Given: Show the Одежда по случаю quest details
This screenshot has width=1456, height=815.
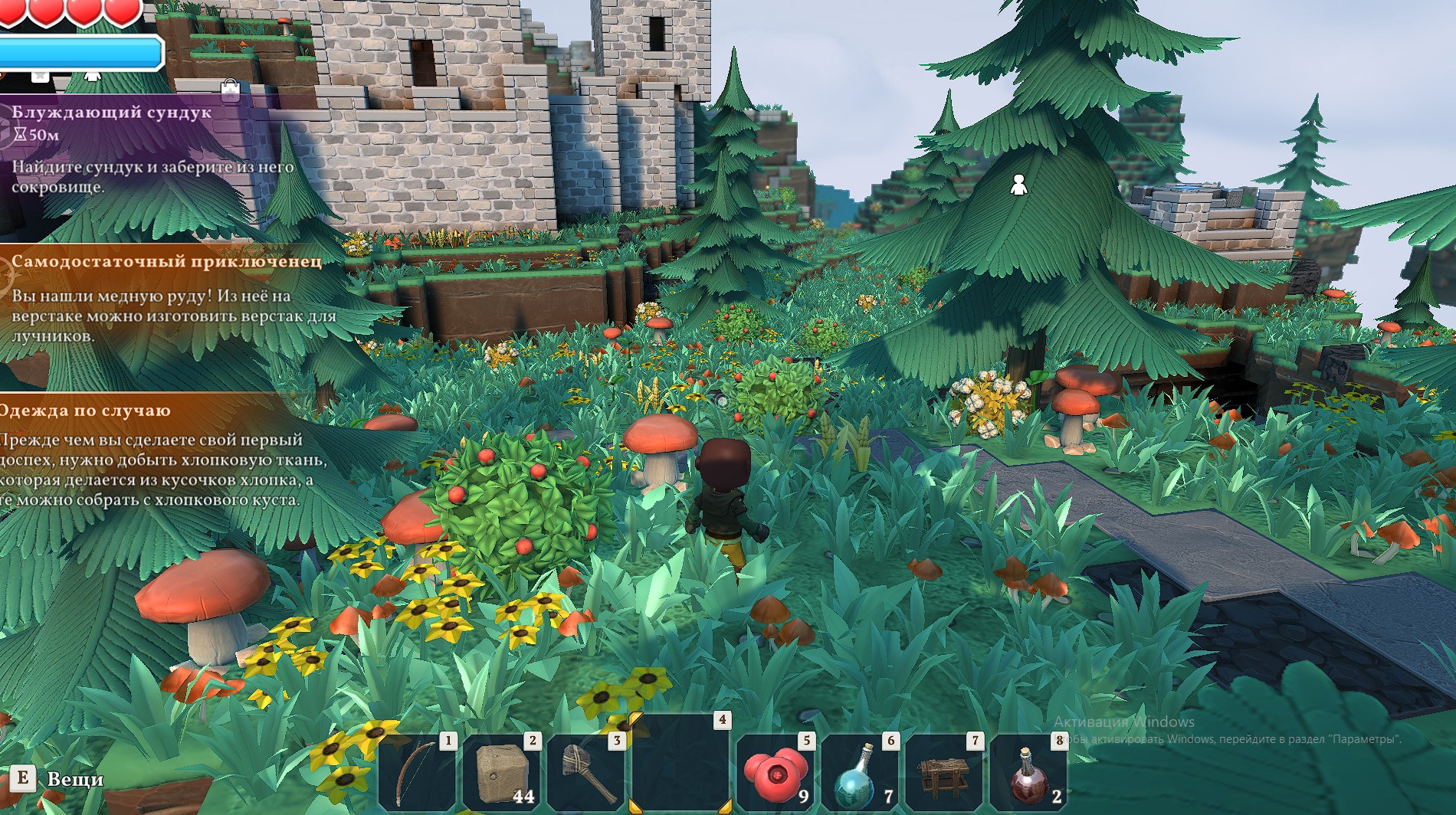Looking at the screenshot, I should point(84,411).
